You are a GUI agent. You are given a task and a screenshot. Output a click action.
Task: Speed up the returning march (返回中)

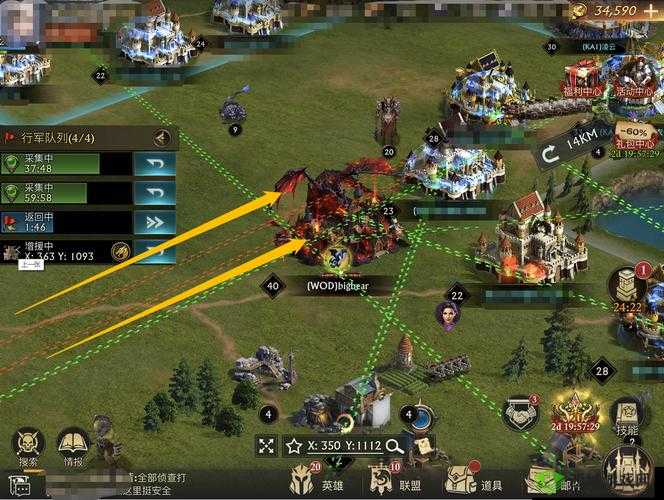click(155, 221)
